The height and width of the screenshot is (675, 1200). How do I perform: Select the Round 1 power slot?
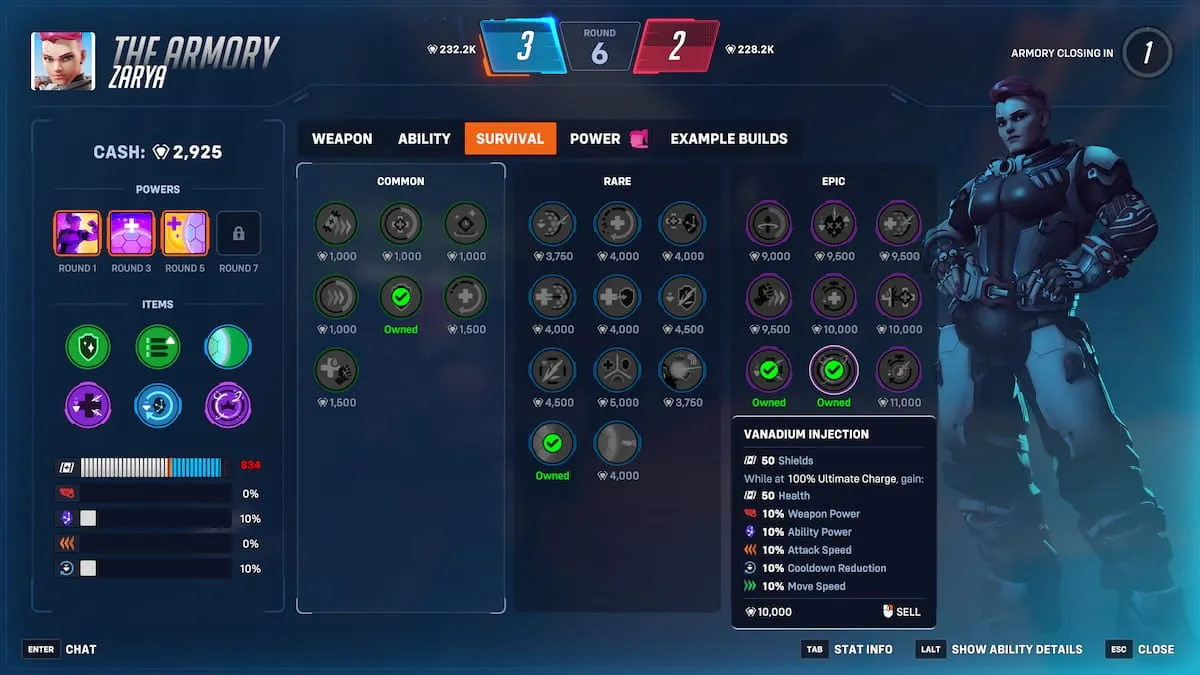[x=77, y=233]
